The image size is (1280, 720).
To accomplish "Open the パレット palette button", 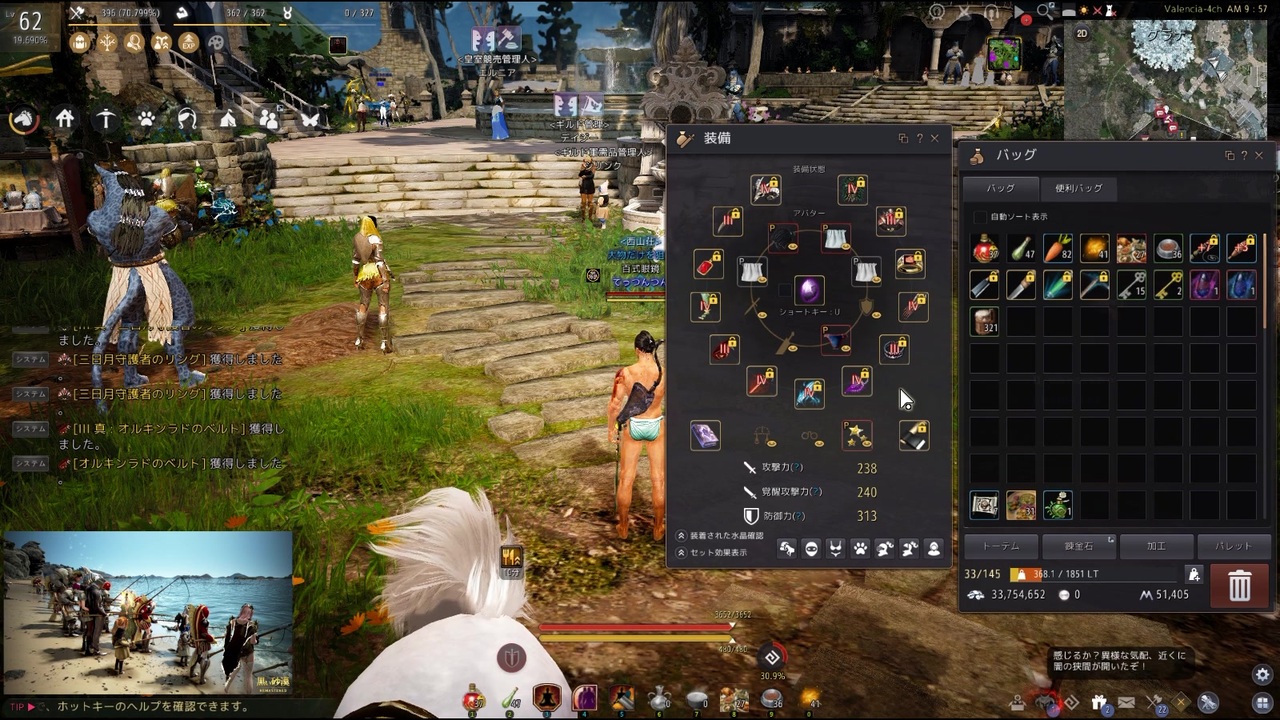I will pos(1233,546).
